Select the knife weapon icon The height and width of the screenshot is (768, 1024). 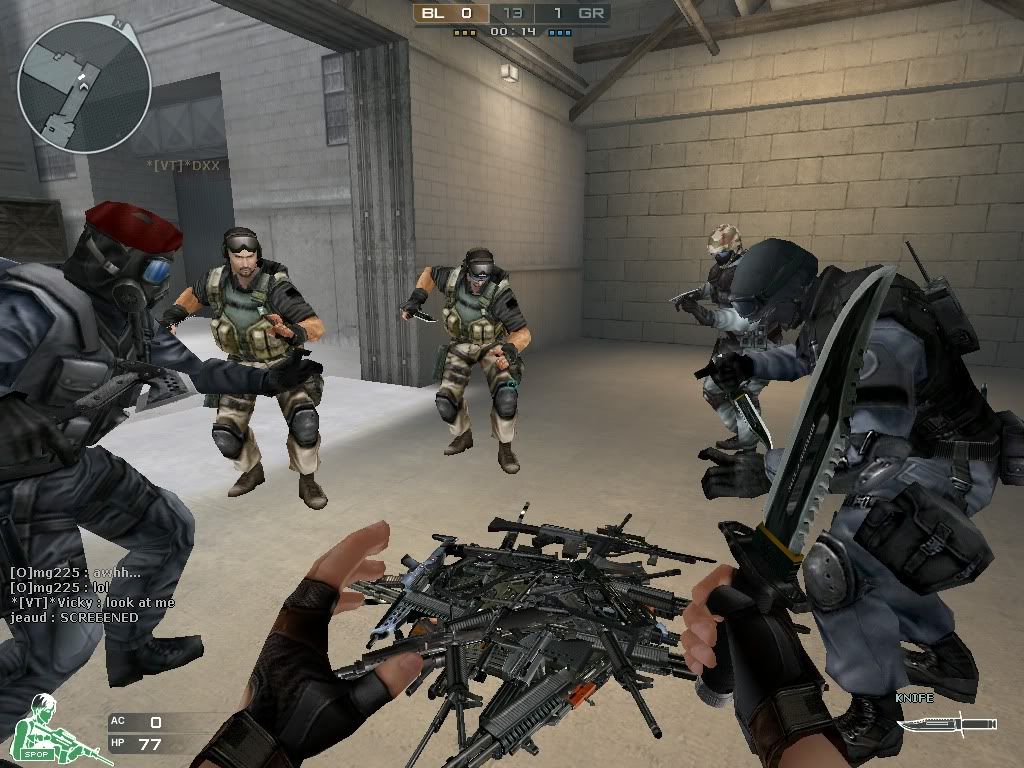coord(945,723)
